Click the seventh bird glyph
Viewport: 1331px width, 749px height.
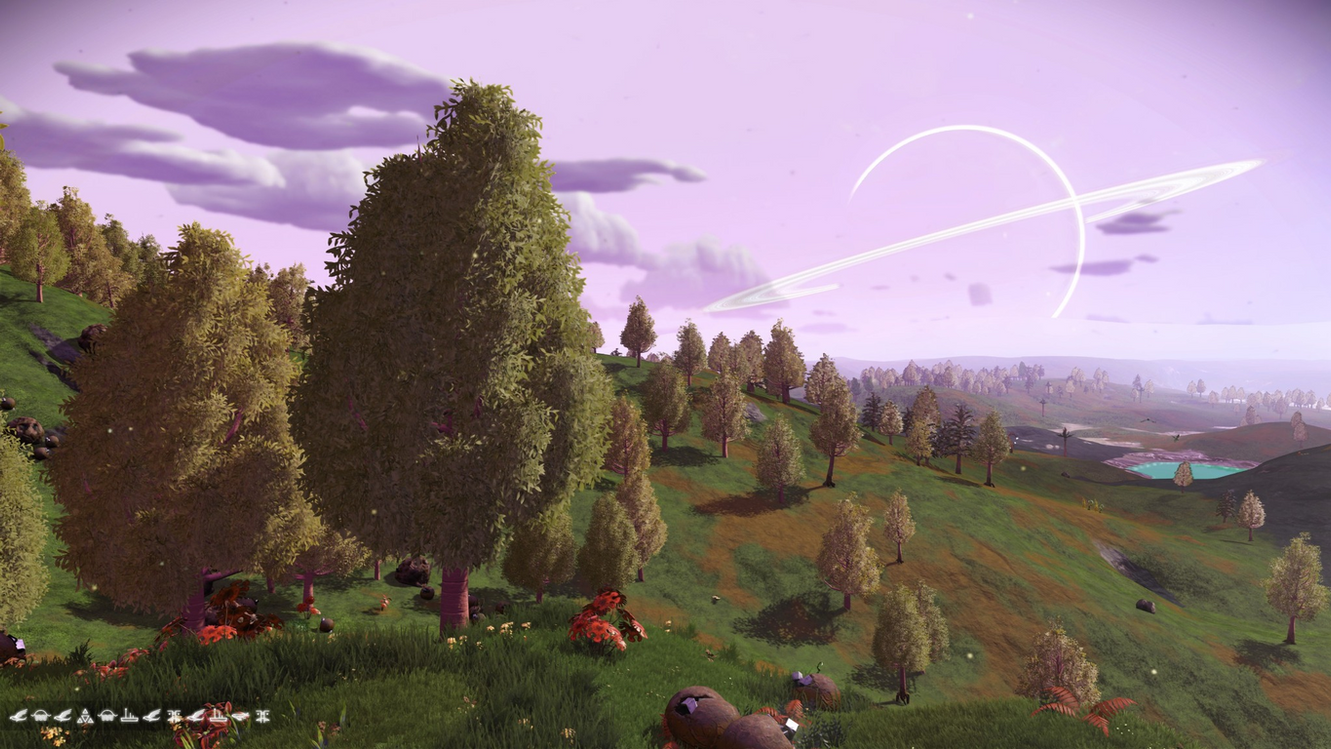click(150, 716)
